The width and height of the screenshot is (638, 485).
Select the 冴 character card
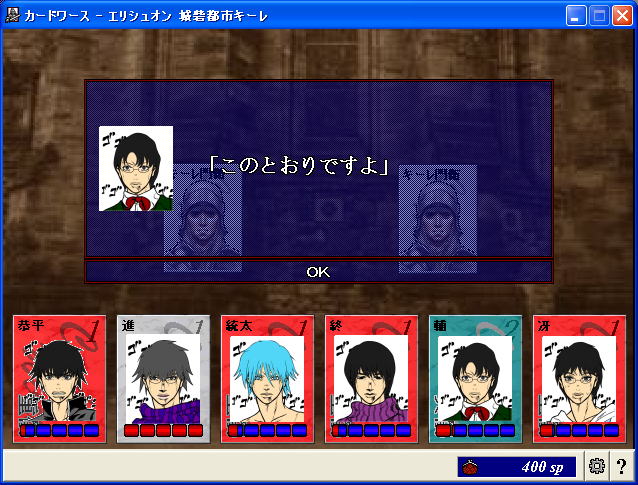pos(579,379)
